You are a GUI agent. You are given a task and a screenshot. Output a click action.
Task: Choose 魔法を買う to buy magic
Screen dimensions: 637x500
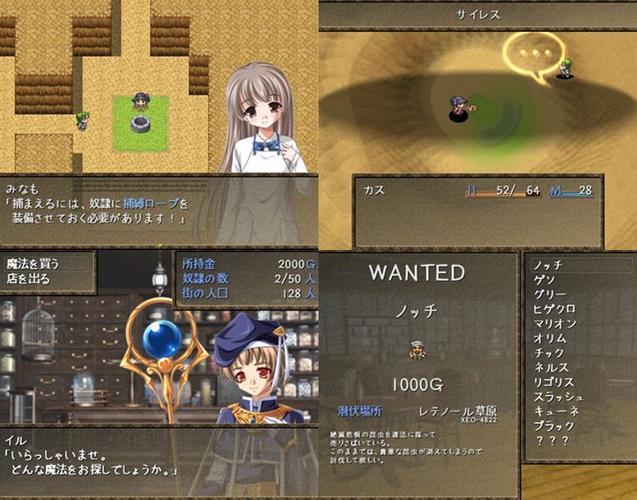click(34, 263)
